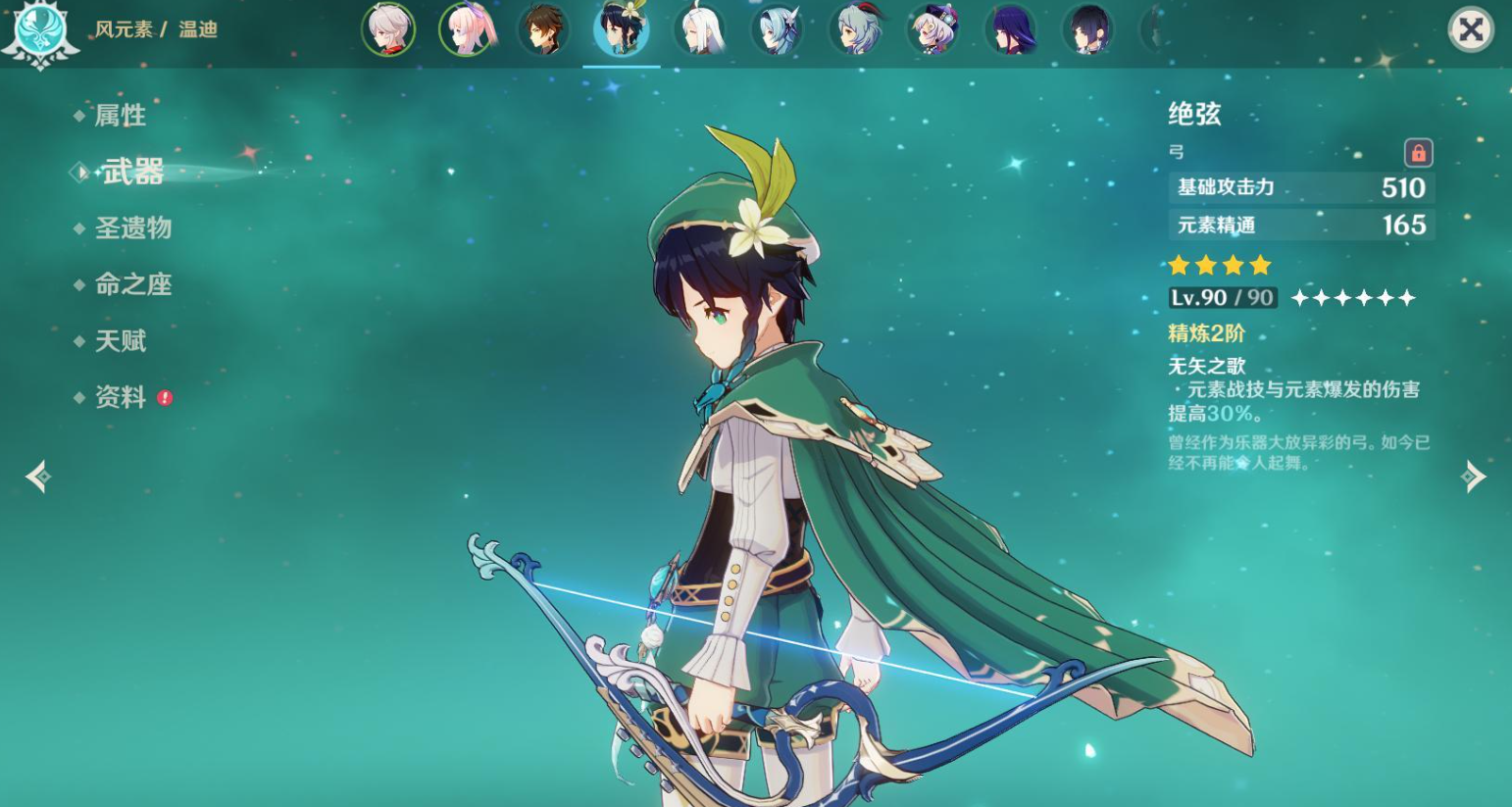Open the 属性 attributes menu
Viewport: 1512px width, 807px height.
pos(120,116)
